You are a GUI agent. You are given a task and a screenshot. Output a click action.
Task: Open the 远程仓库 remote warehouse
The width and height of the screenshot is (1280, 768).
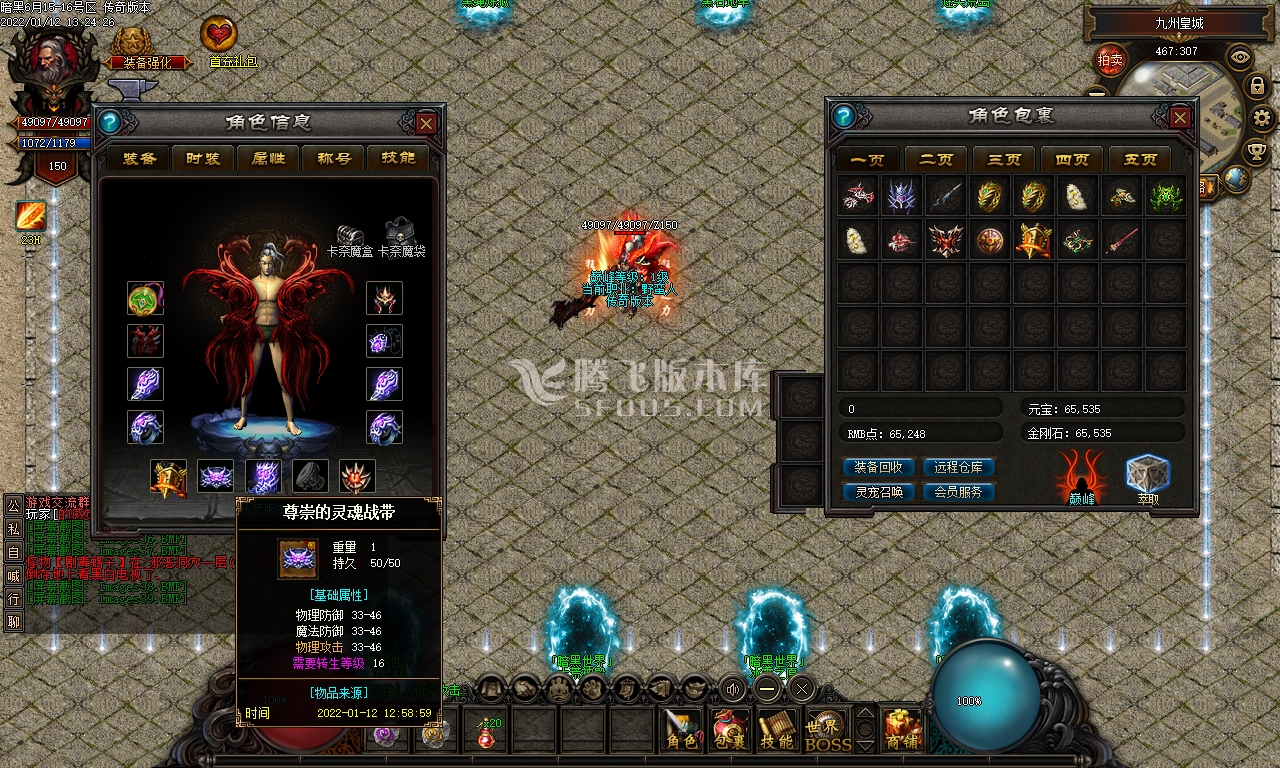(958, 467)
